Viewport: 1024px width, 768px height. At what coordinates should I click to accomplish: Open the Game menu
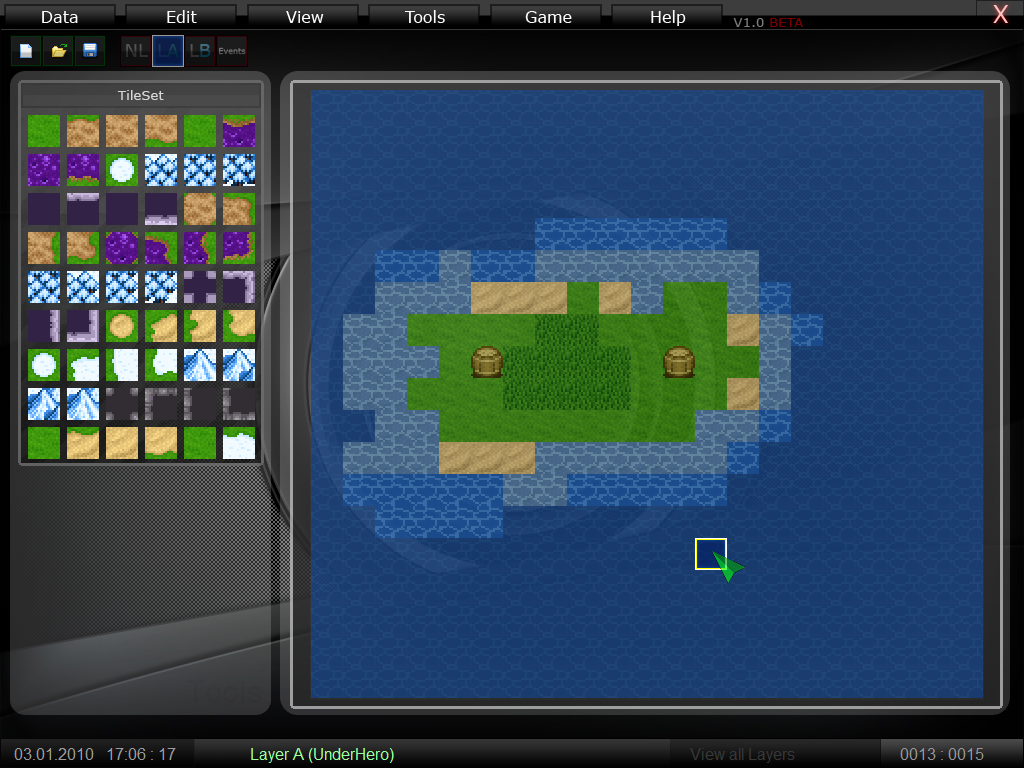[x=548, y=17]
